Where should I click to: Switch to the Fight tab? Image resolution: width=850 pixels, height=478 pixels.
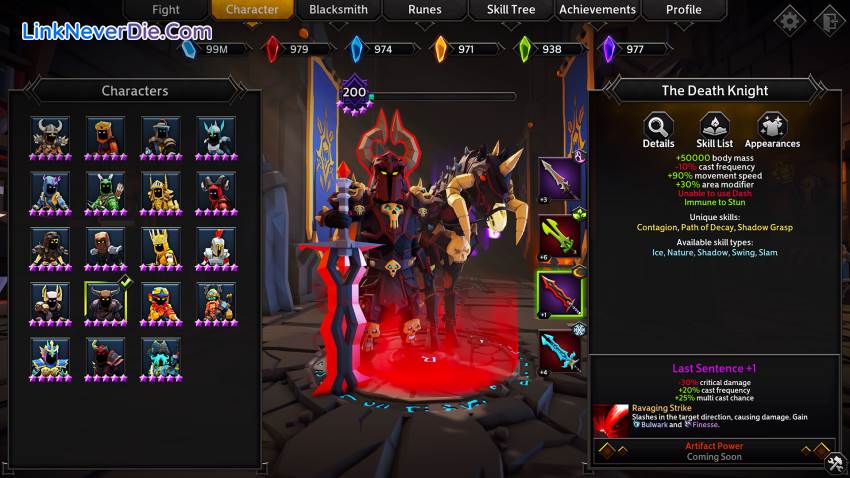pyautogui.click(x=166, y=10)
